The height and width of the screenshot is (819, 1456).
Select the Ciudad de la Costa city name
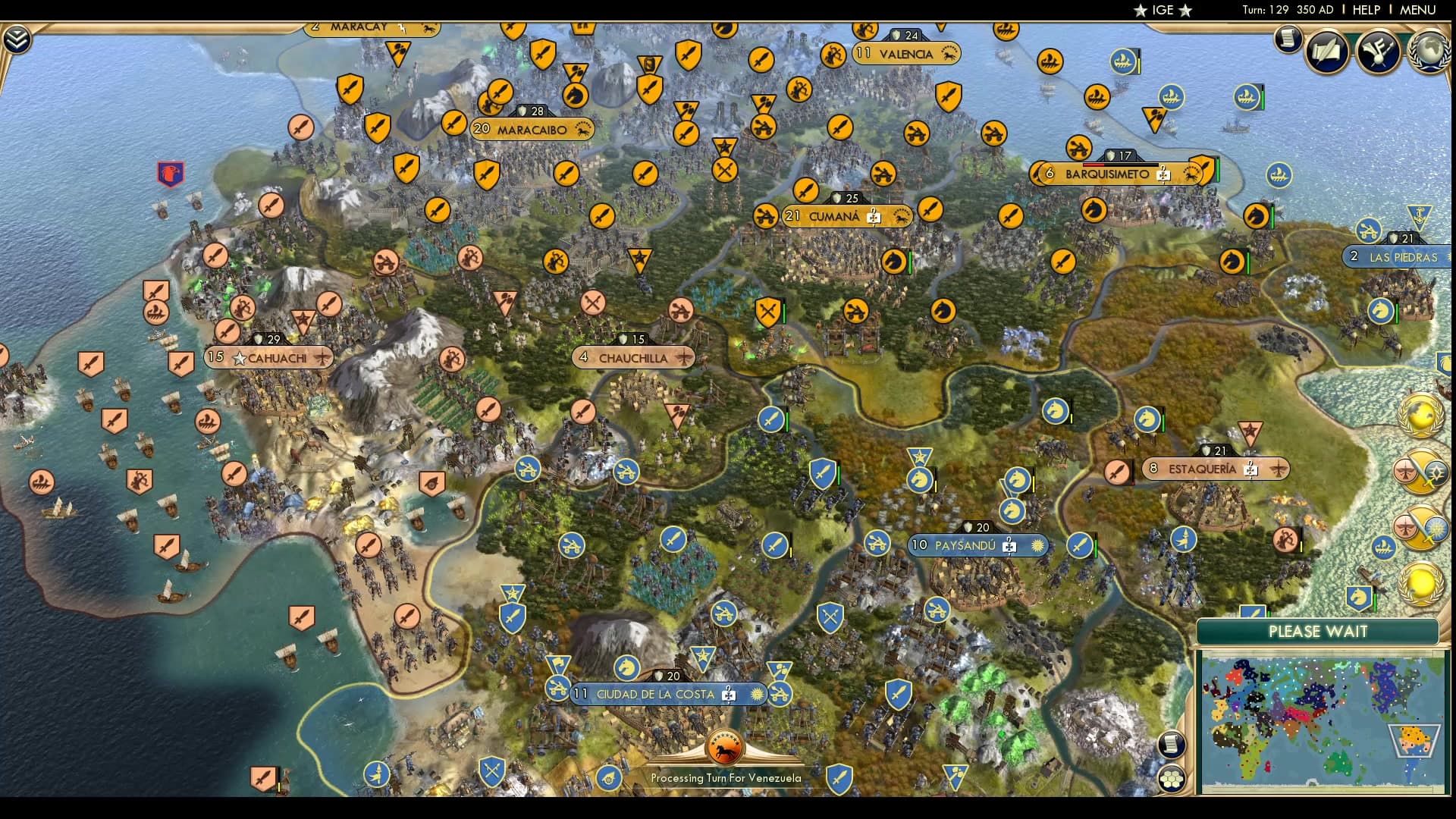655,692
